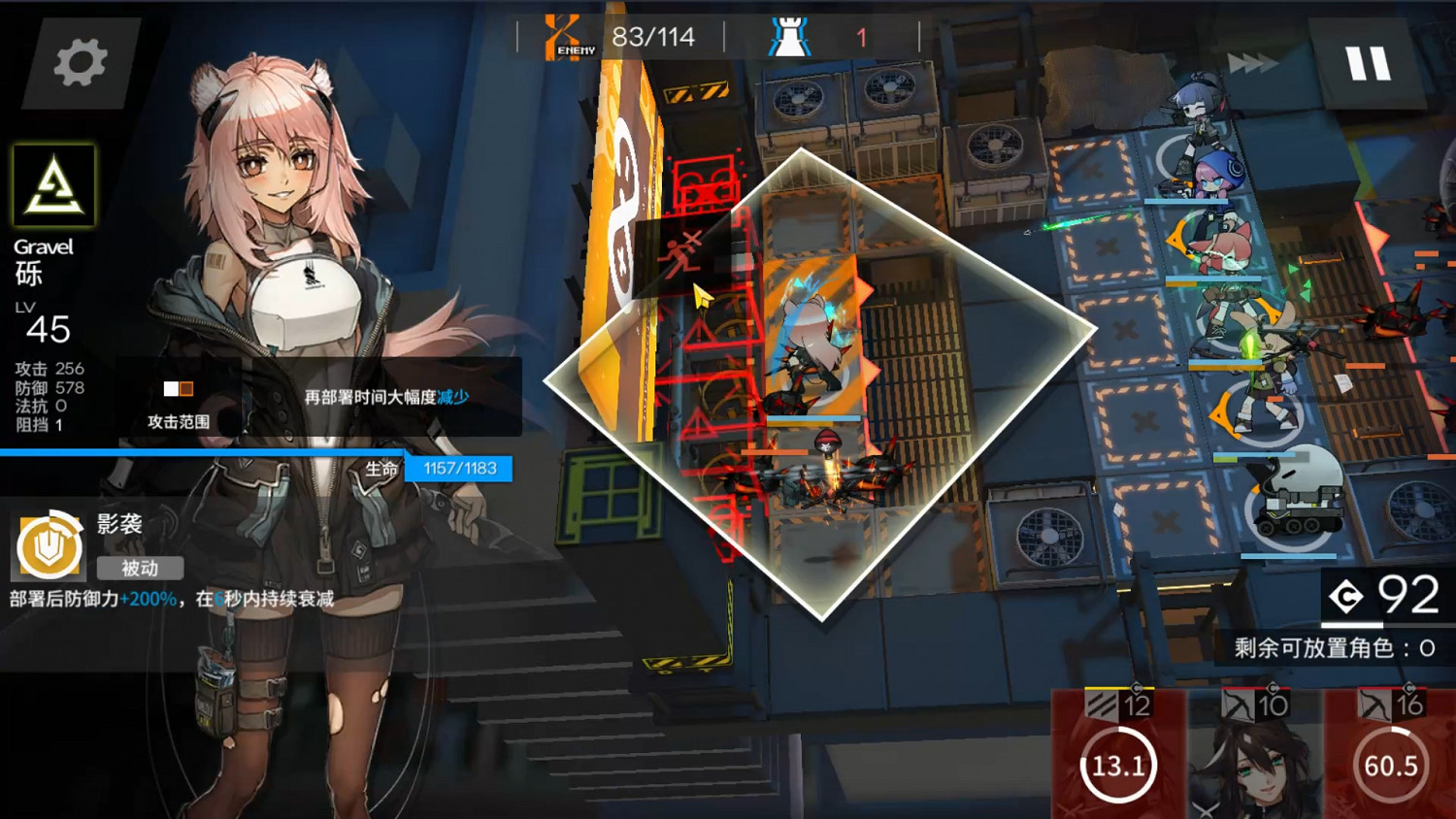The height and width of the screenshot is (819, 1456).
Task: Click Gravel's Specialist class emblem
Action: (x=53, y=187)
